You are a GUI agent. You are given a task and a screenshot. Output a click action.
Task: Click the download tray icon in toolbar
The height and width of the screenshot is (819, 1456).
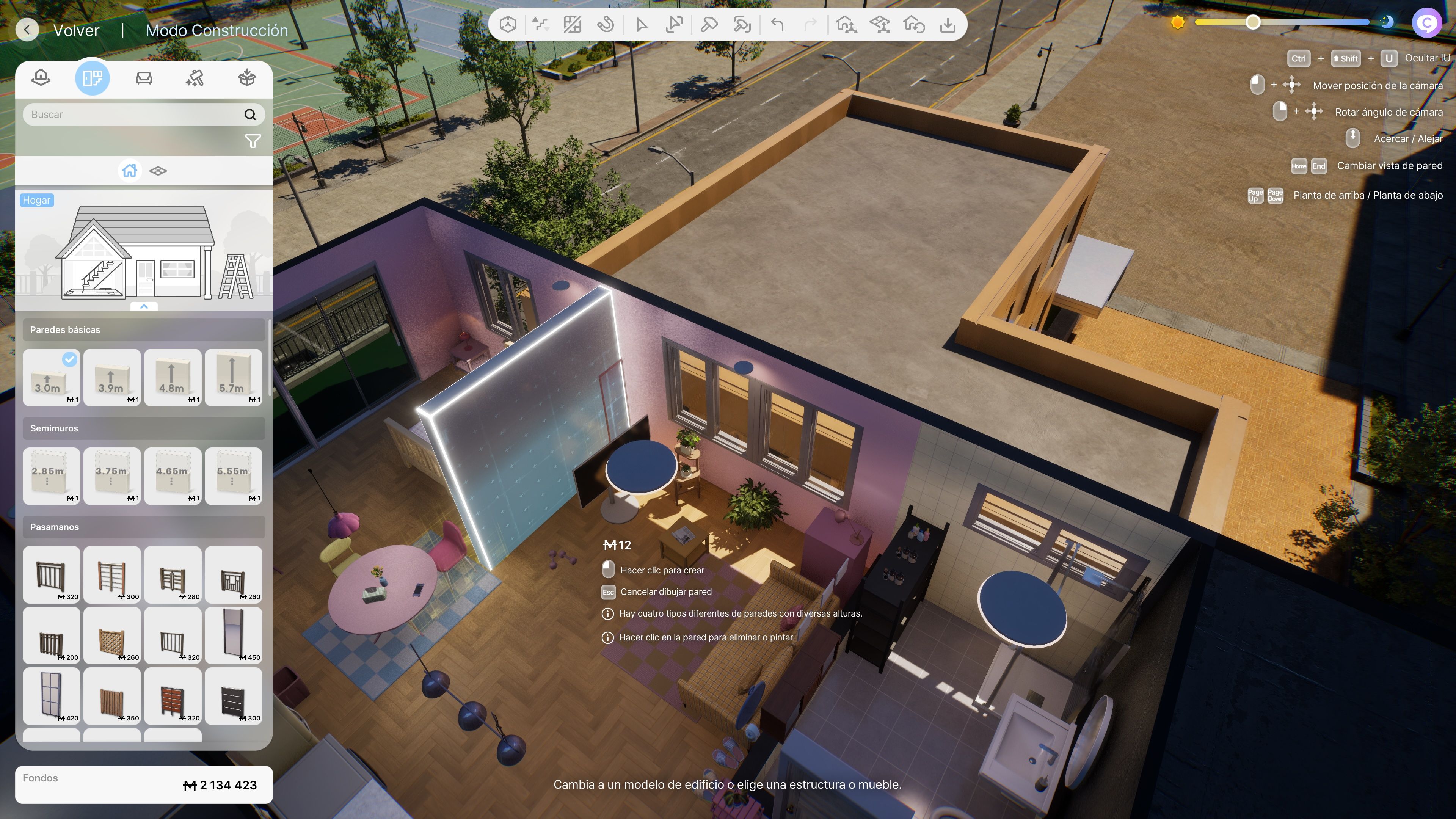[x=947, y=25]
